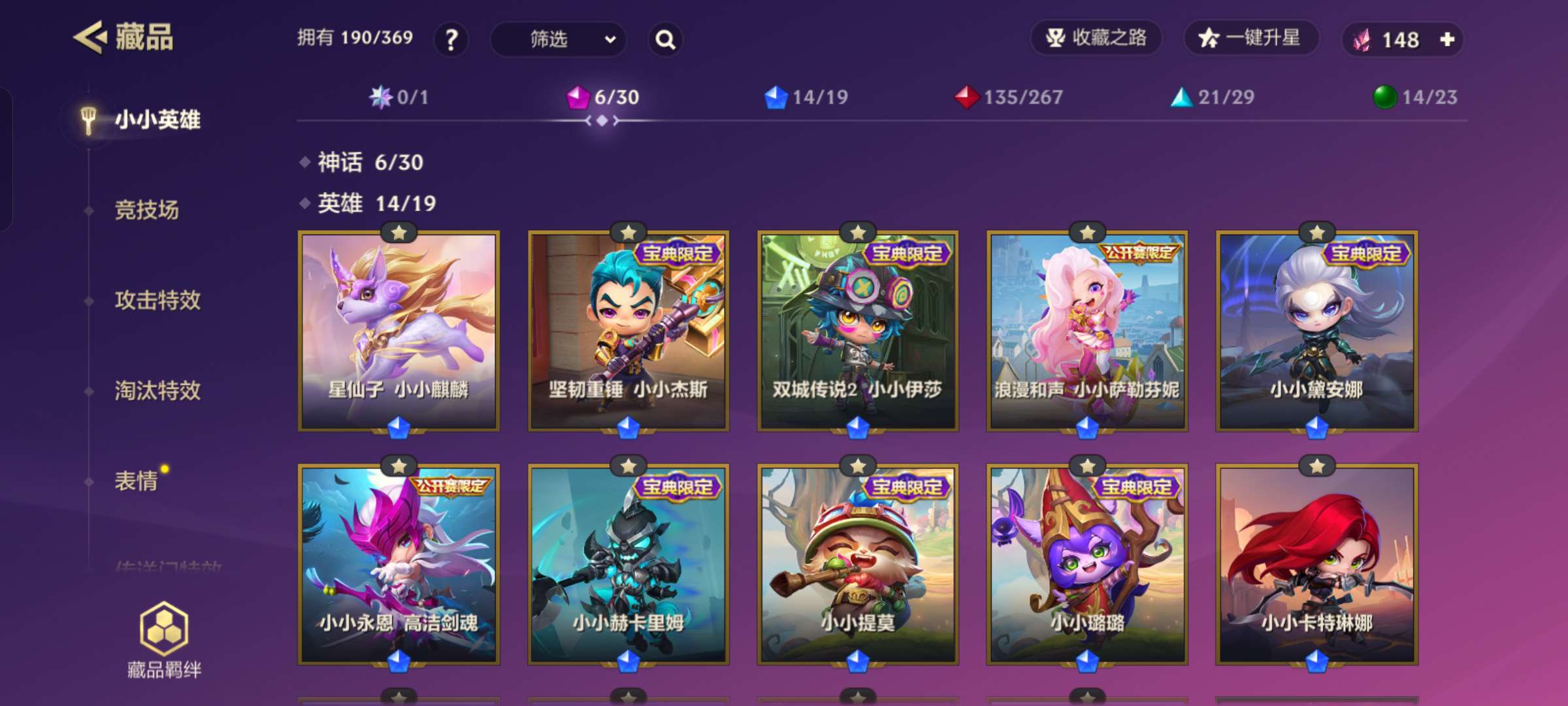1568x706 pixels.
Task: Choose the 坚韧重锤 小小杰斯 card
Action: (628, 331)
